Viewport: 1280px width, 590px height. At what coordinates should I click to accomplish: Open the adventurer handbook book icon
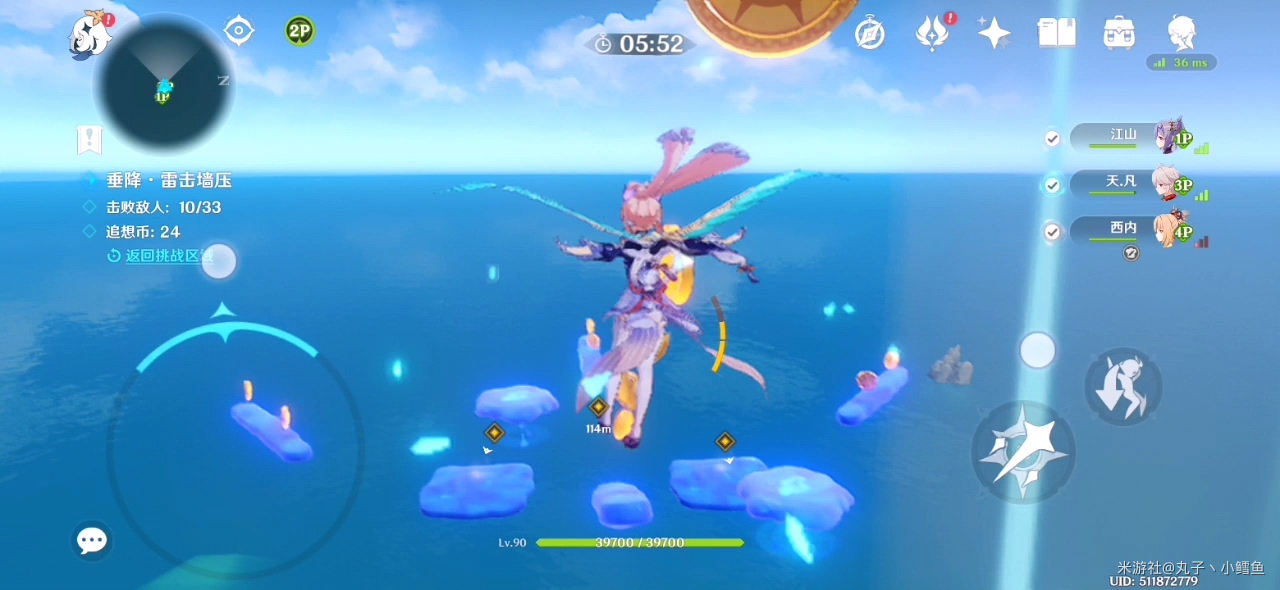tap(1056, 34)
